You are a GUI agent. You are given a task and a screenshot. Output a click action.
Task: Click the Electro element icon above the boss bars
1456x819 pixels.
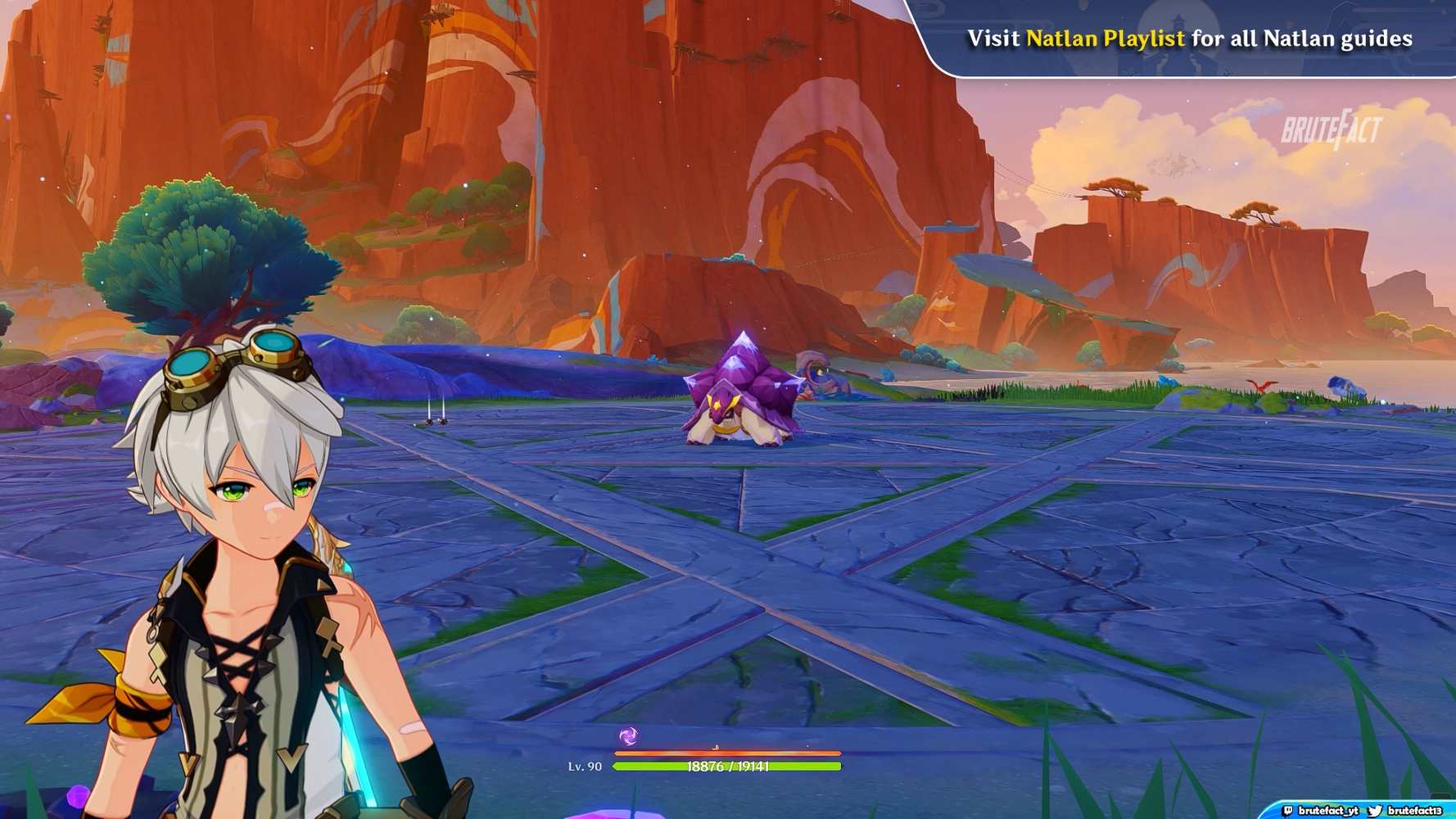pos(628,736)
